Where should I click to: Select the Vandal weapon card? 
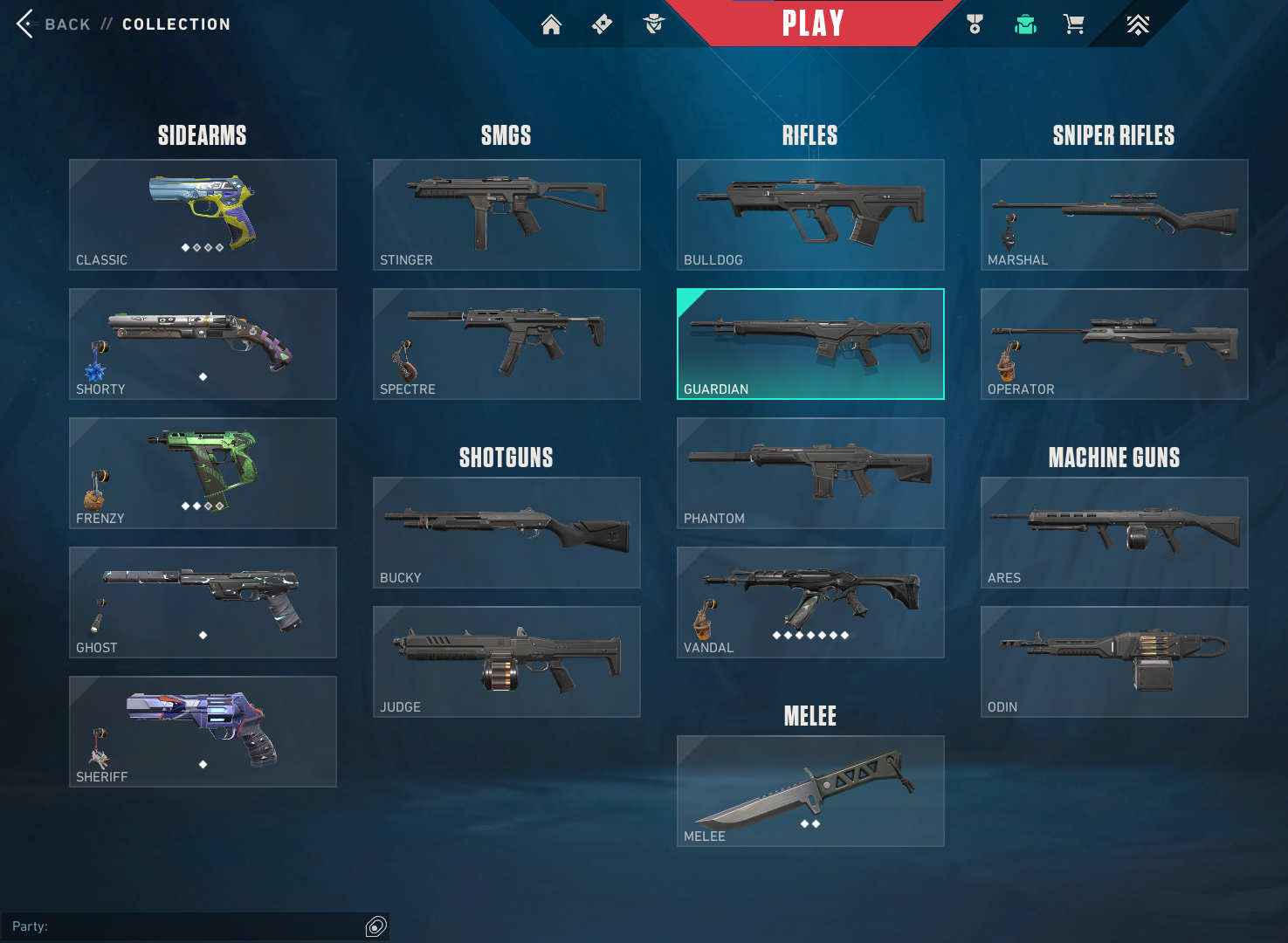(809, 602)
